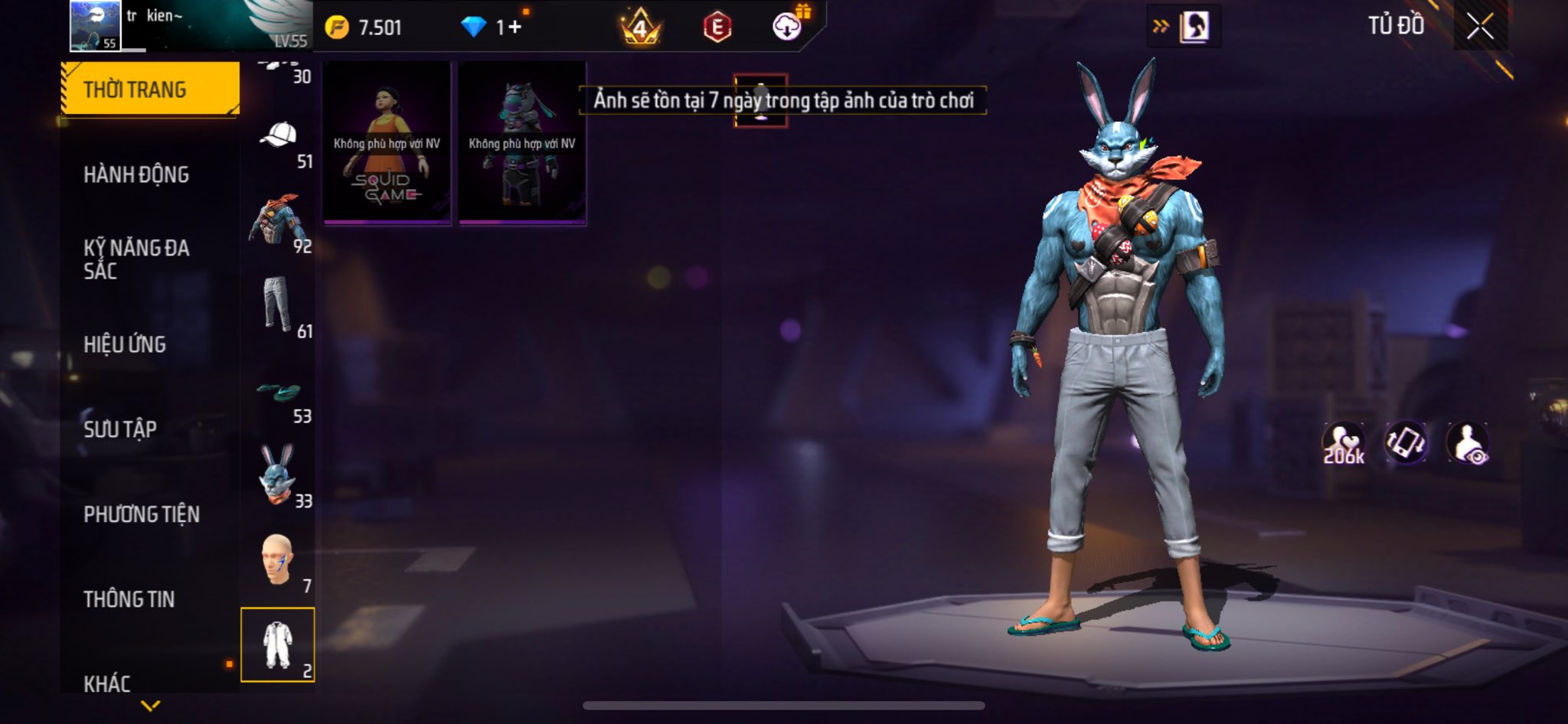
Task: Show the THÔNG TIN section
Action: (x=129, y=599)
